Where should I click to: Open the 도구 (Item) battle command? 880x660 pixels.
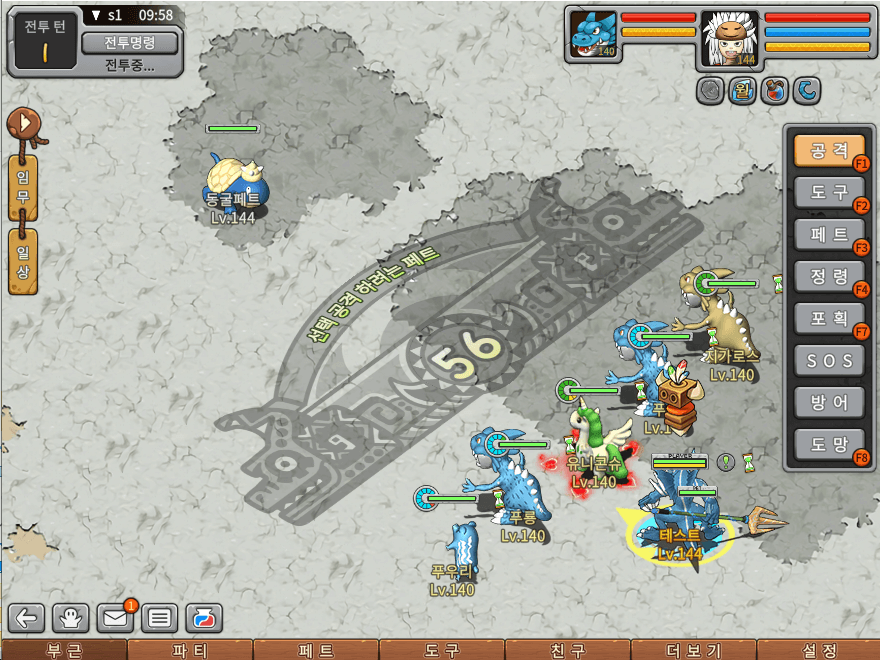(x=827, y=193)
